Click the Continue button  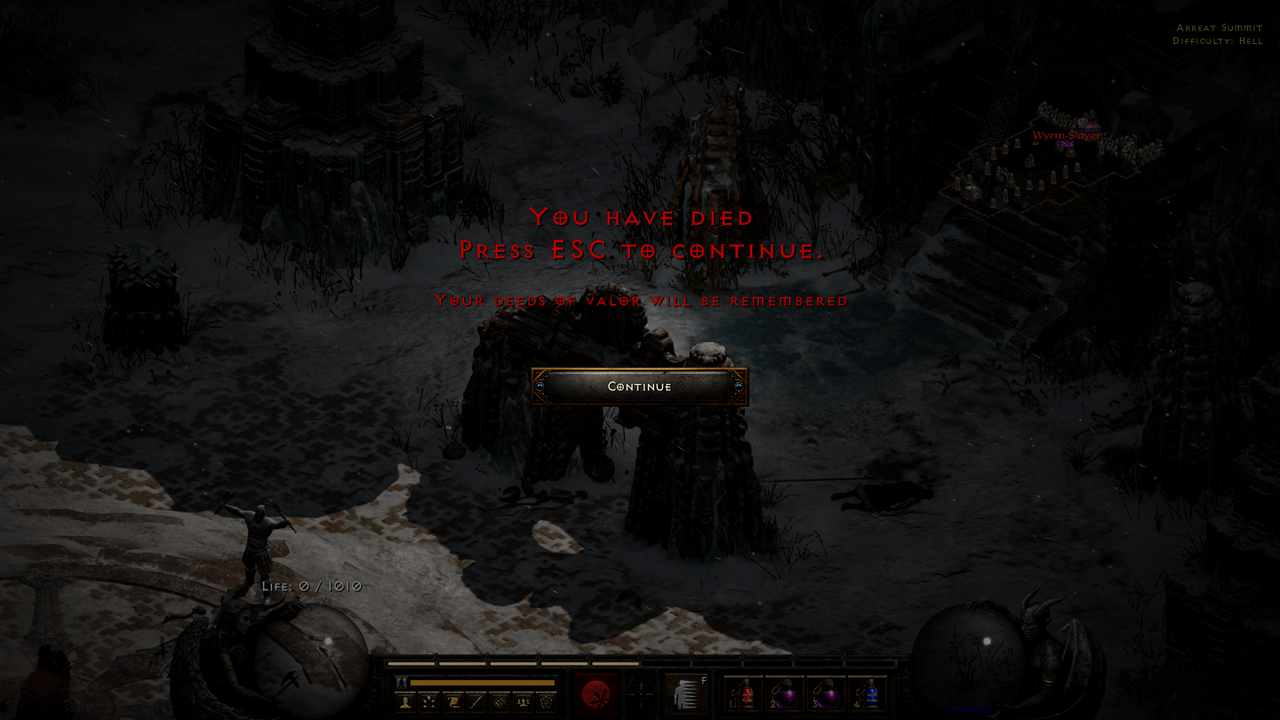click(x=640, y=386)
